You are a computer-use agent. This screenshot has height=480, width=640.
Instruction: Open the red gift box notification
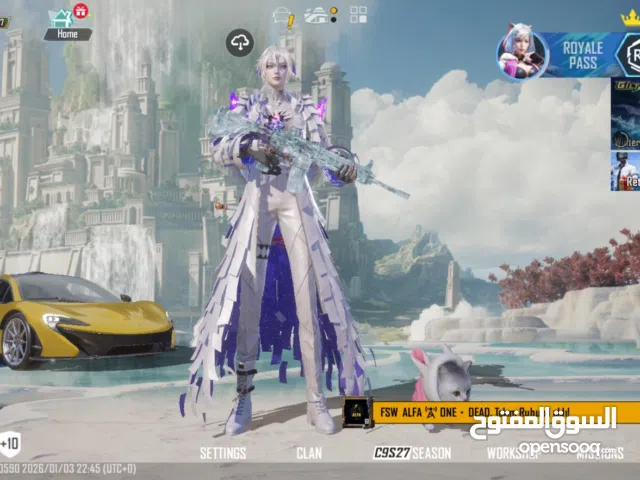pos(81,10)
